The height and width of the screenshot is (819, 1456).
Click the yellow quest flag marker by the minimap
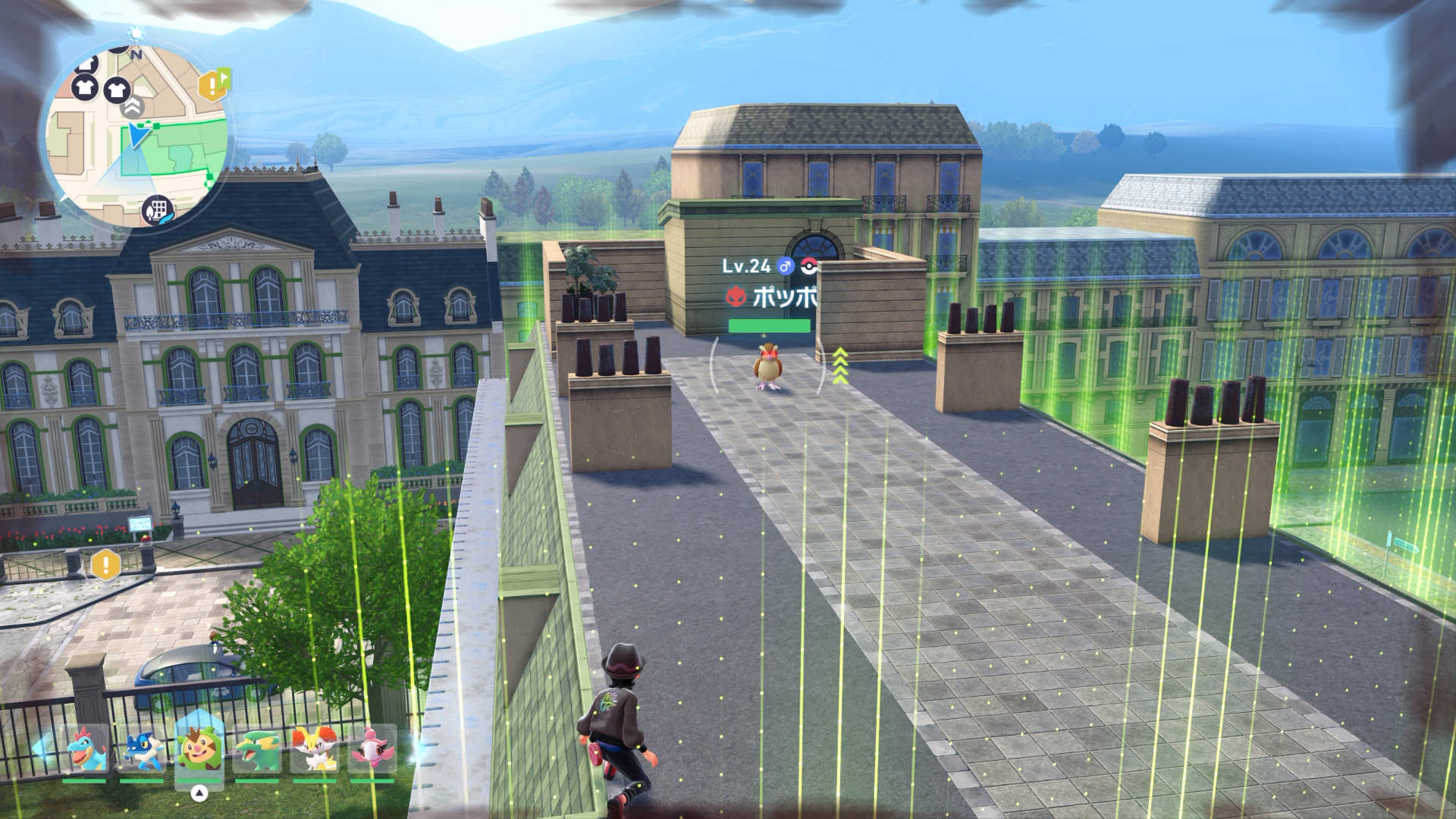coord(214,84)
